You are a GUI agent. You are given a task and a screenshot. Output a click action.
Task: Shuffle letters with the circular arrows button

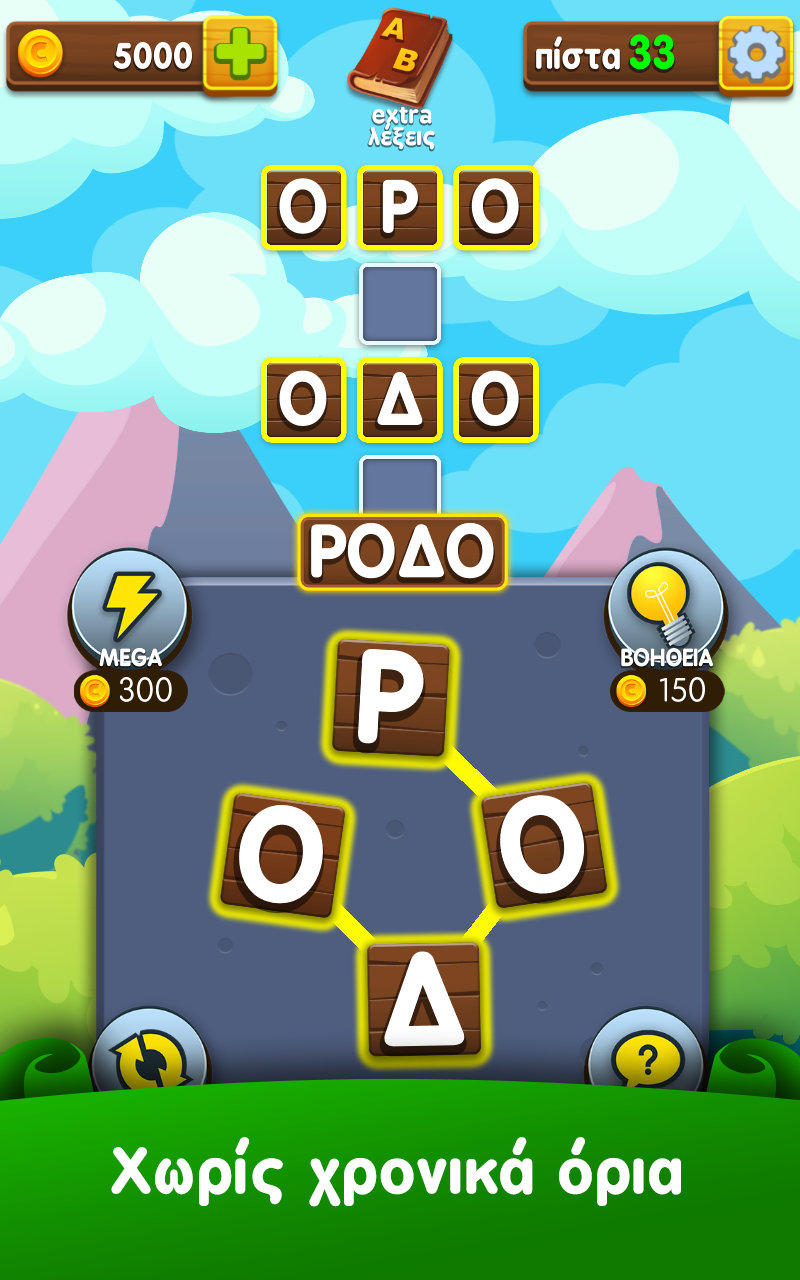pyautogui.click(x=149, y=1058)
